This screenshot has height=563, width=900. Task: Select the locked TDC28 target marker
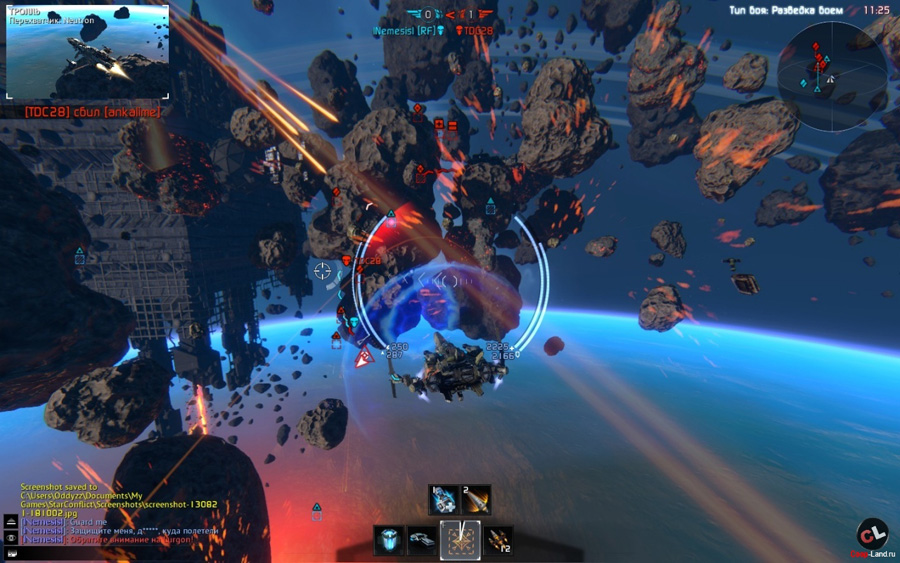click(348, 261)
